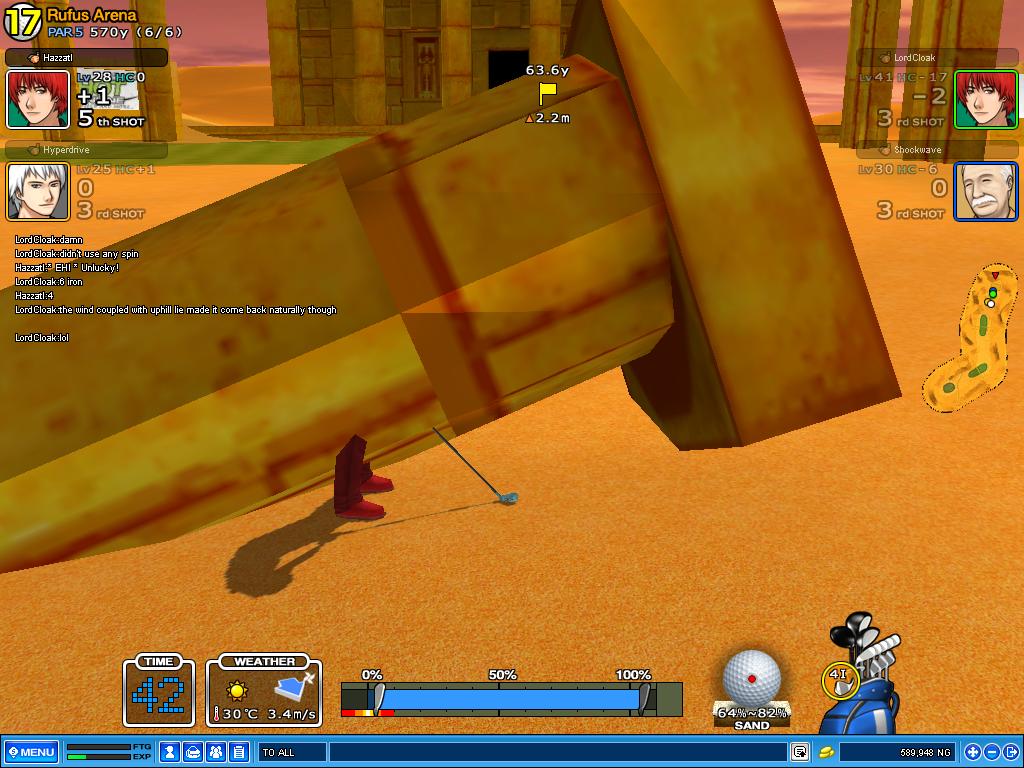The image size is (1024, 768).
Task: Click the blue shot power gauge
Action: (x=510, y=698)
